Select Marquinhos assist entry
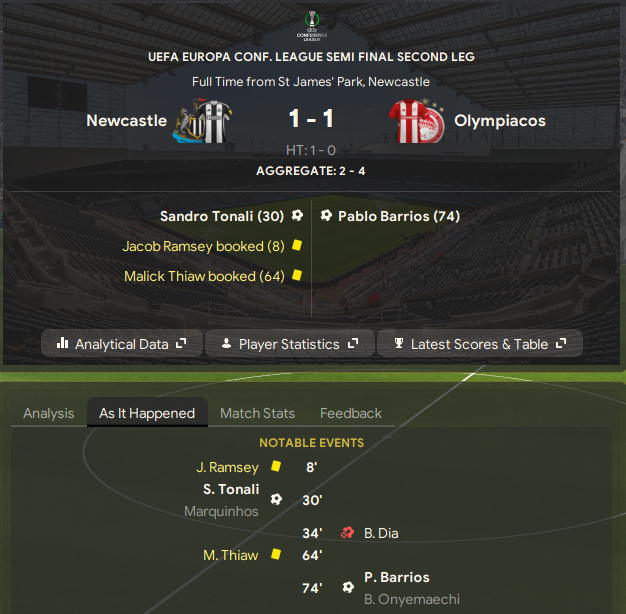The width and height of the screenshot is (626, 614). point(221,511)
